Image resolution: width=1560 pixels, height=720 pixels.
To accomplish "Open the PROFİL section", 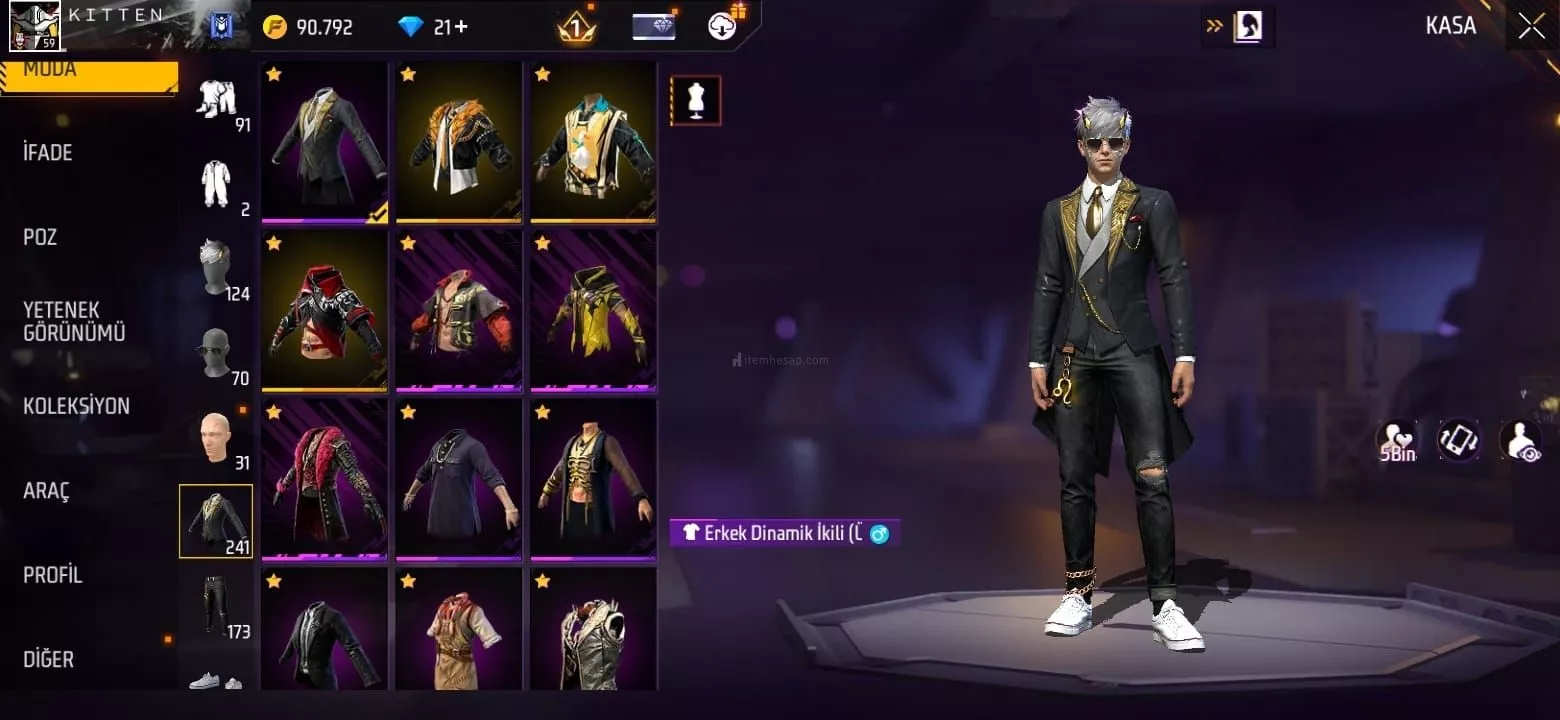I will click(x=53, y=575).
